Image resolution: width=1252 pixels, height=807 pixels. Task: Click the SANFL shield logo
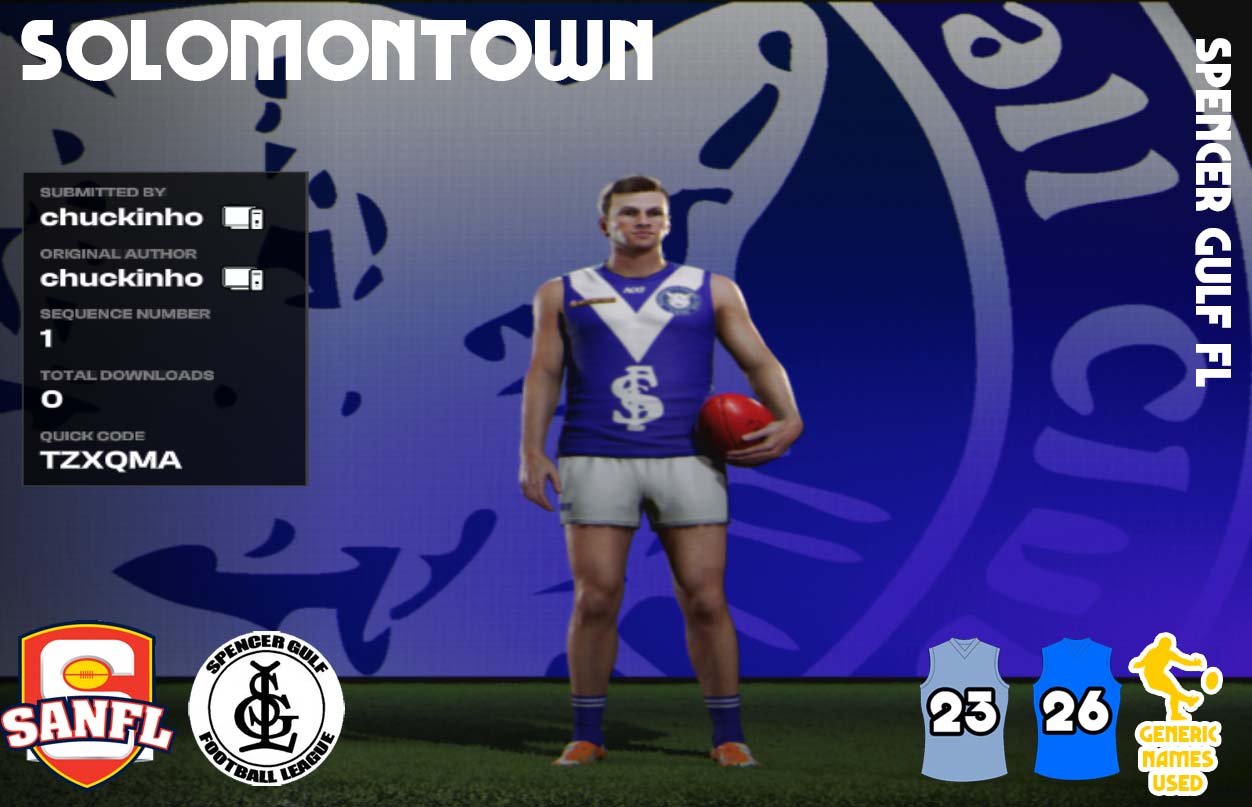[x=87, y=705]
